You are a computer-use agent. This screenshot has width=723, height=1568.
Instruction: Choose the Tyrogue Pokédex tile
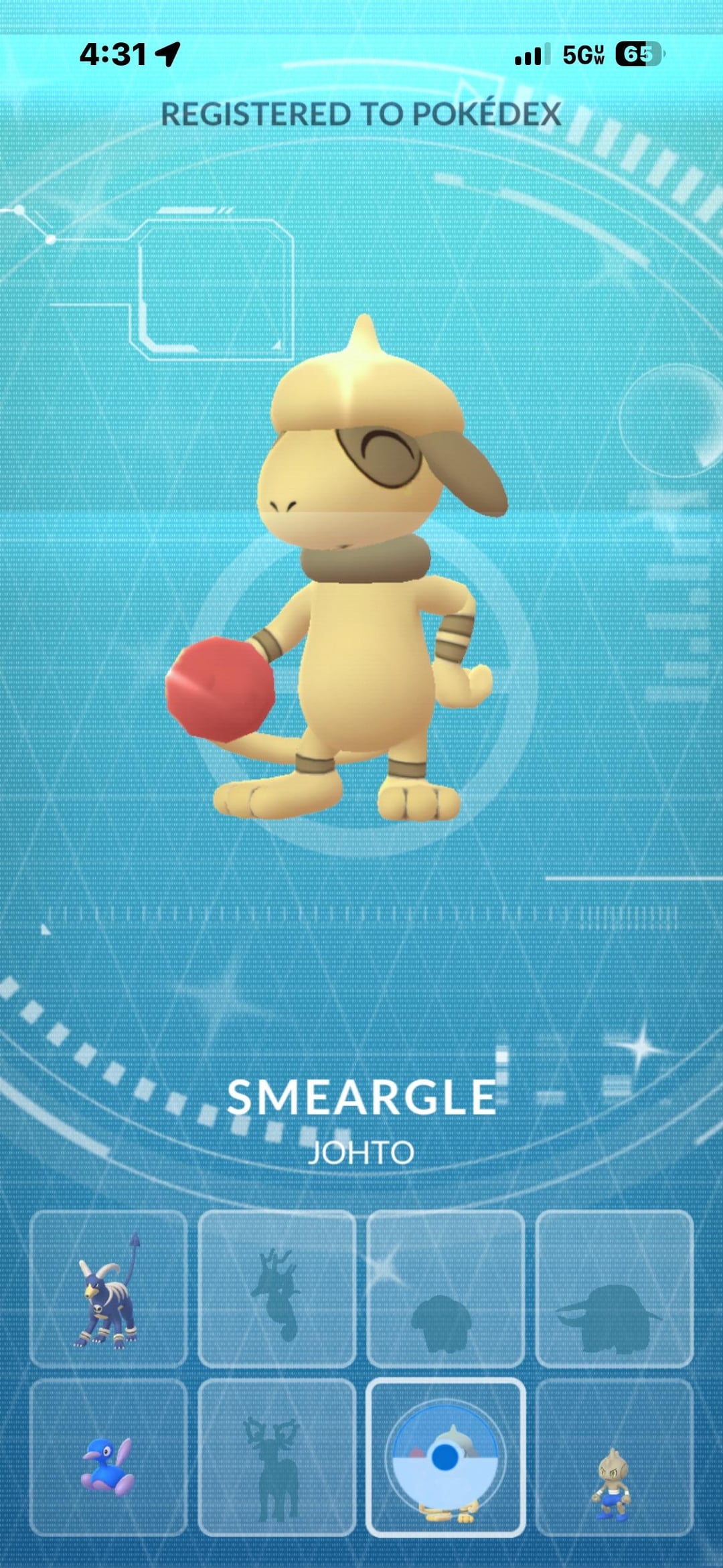[614, 1457]
